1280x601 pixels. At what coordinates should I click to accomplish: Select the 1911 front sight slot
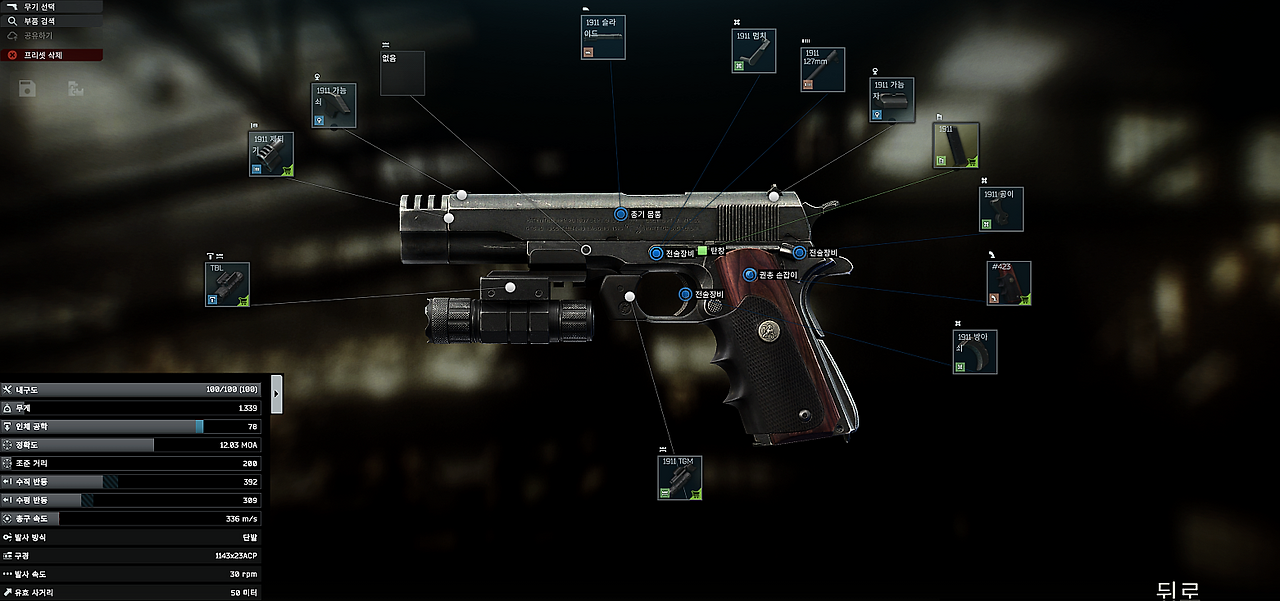(x=334, y=106)
